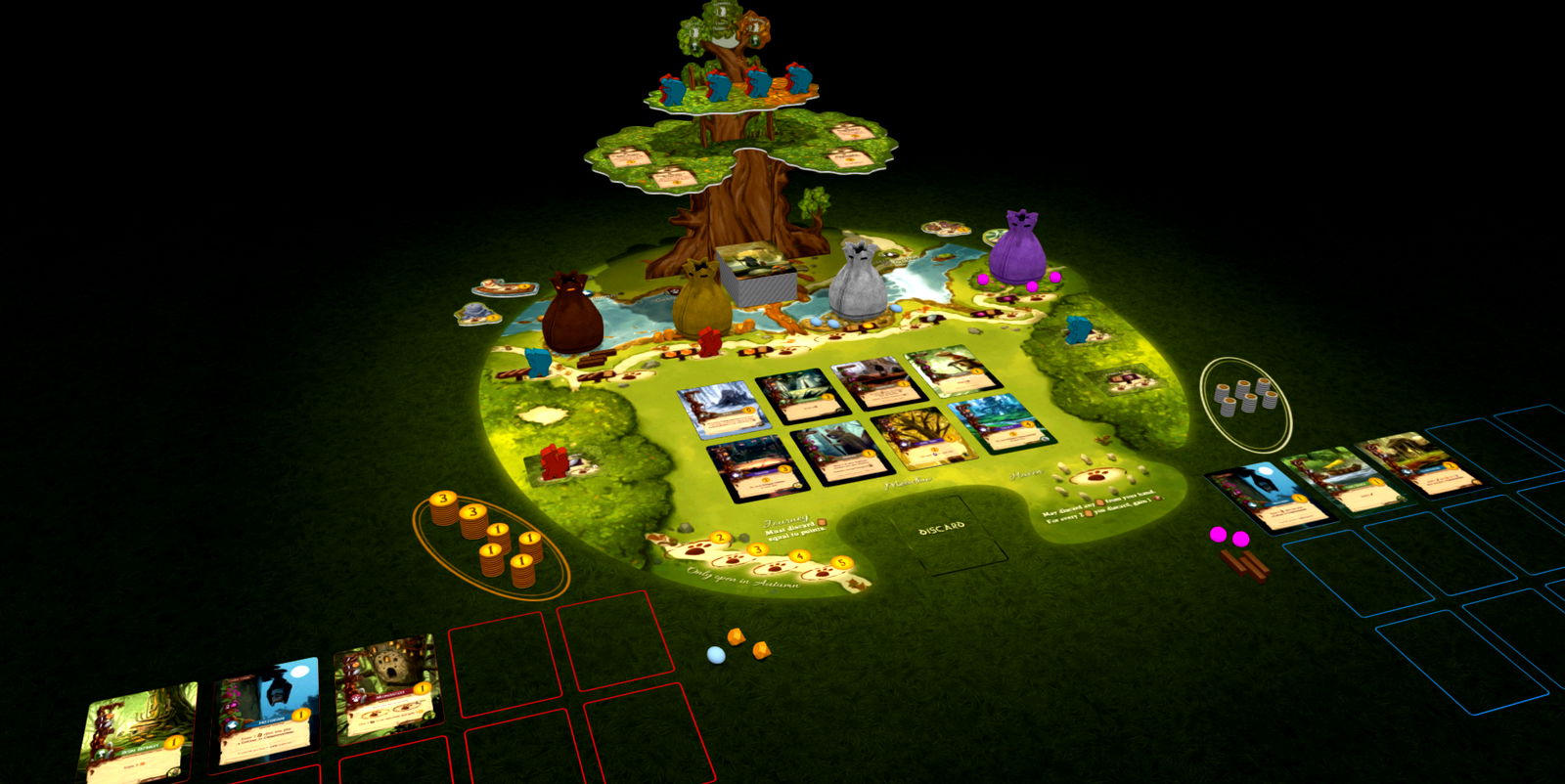1565x784 pixels.
Task: Select the Resin Refinery card in the red tableau
Action: 137,730
